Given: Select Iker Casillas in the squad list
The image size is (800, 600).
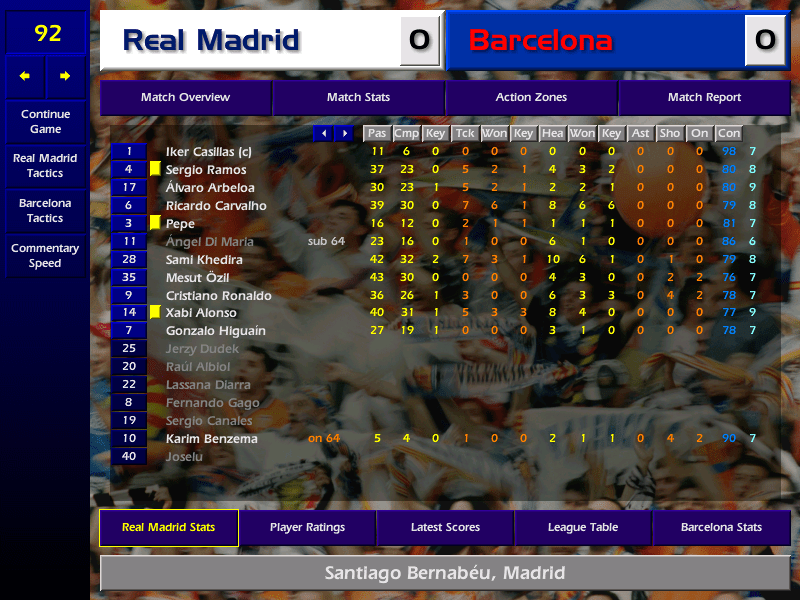Looking at the screenshot, I should click(x=208, y=152).
